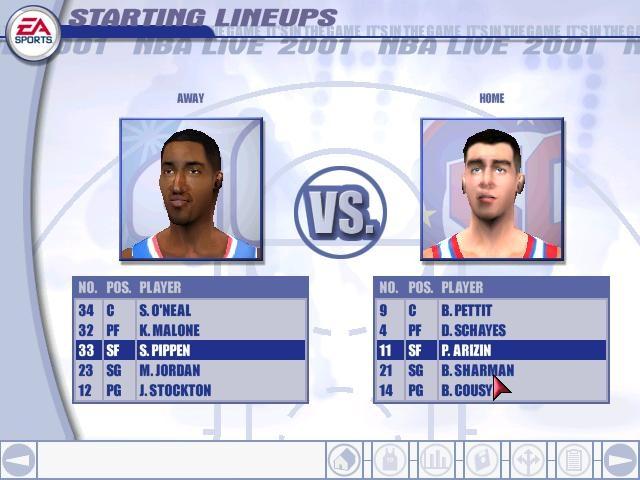
Task: Choose D. Schayes from the home lineup
Action: coord(491,330)
